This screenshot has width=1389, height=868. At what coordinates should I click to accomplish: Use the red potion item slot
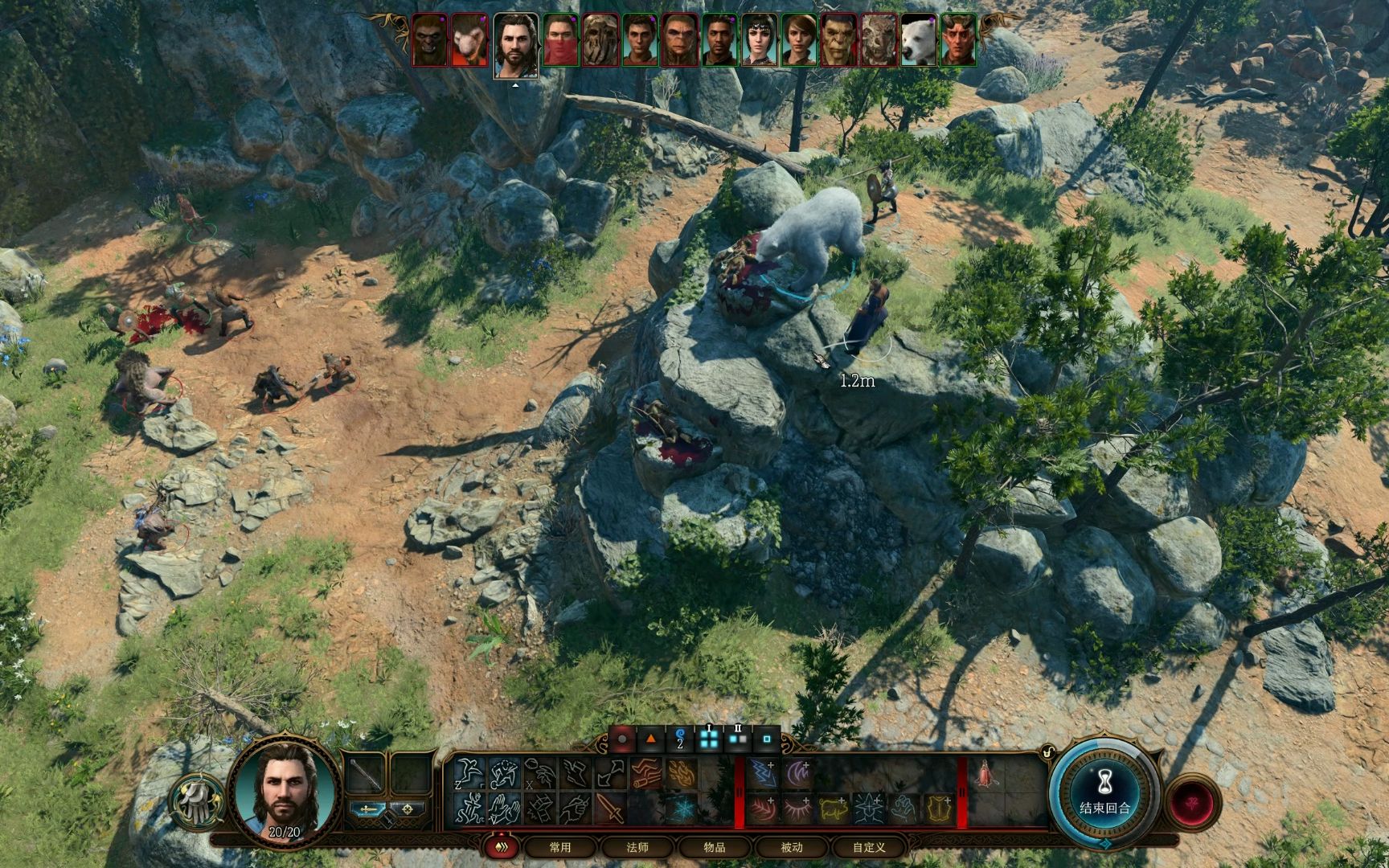click(x=984, y=774)
